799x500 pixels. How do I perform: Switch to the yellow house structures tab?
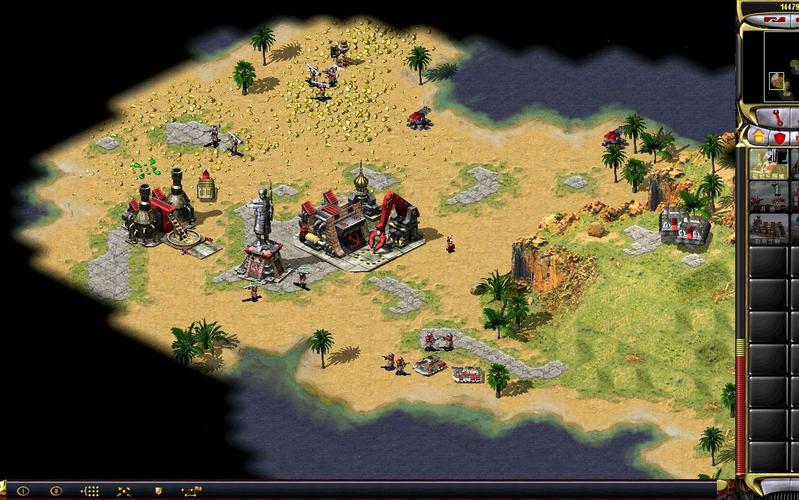(756, 135)
